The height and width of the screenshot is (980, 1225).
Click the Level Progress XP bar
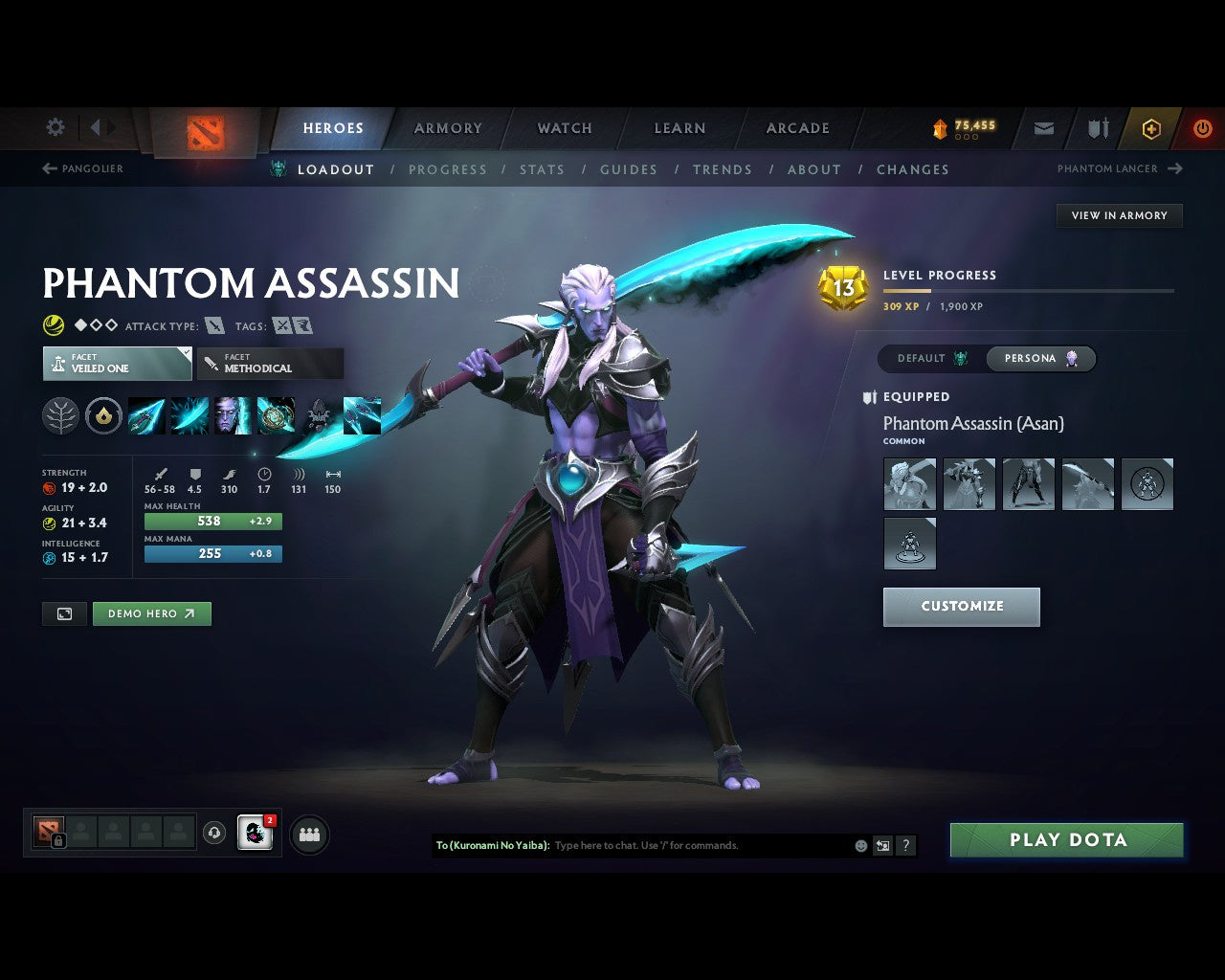pos(1029,290)
